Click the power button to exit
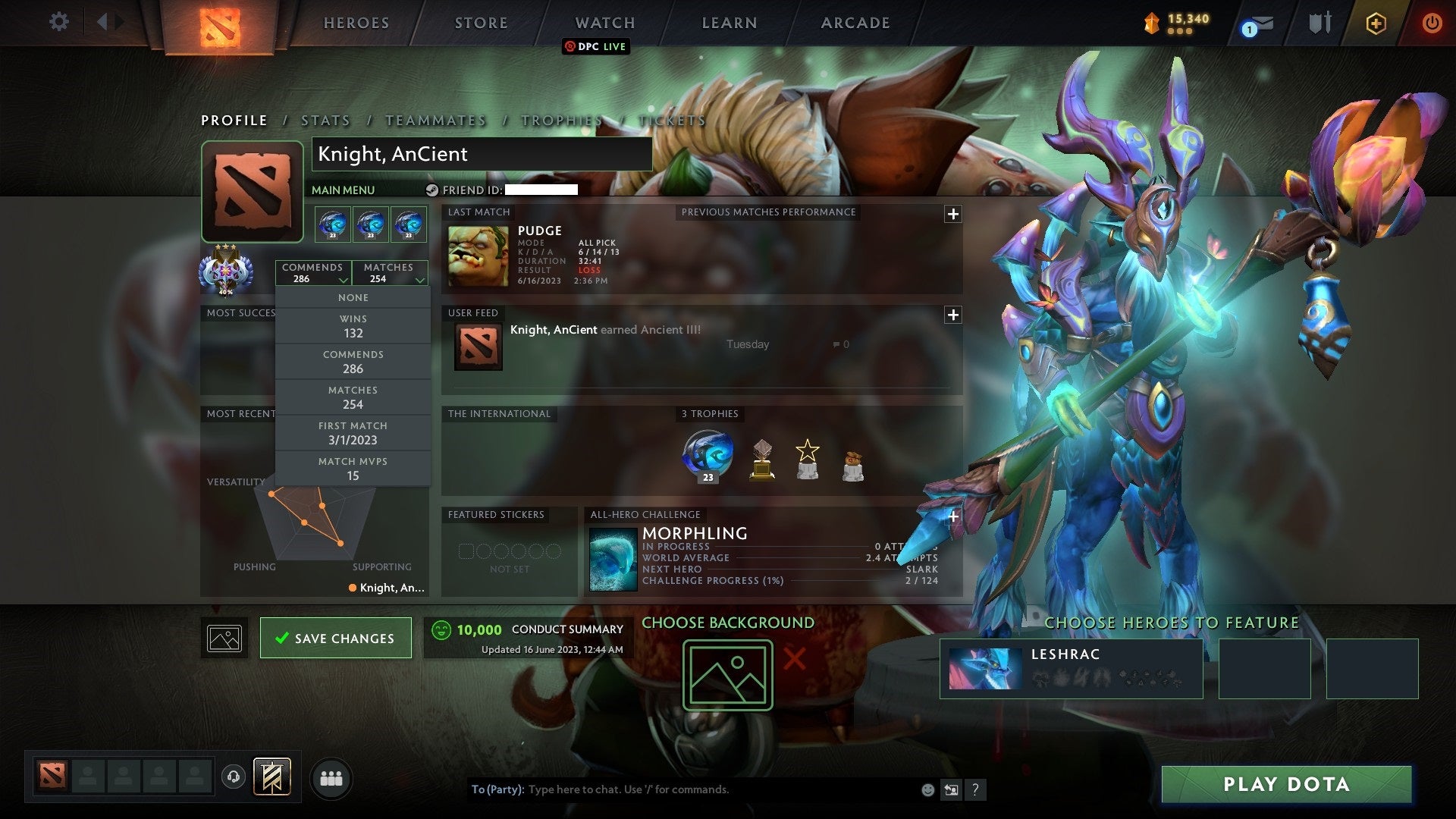 click(x=1432, y=23)
